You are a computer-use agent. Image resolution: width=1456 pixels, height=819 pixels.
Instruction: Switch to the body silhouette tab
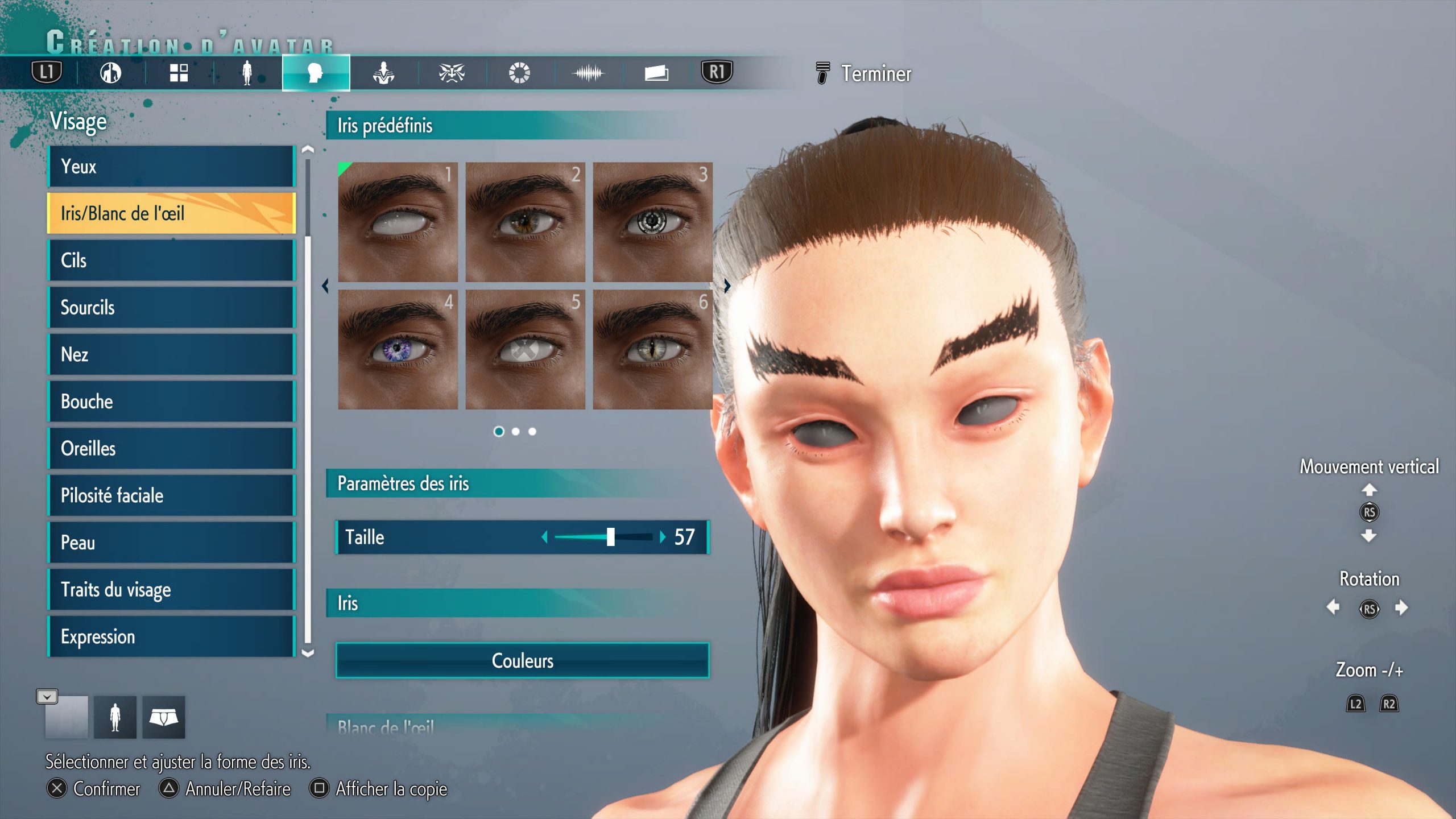(247, 73)
